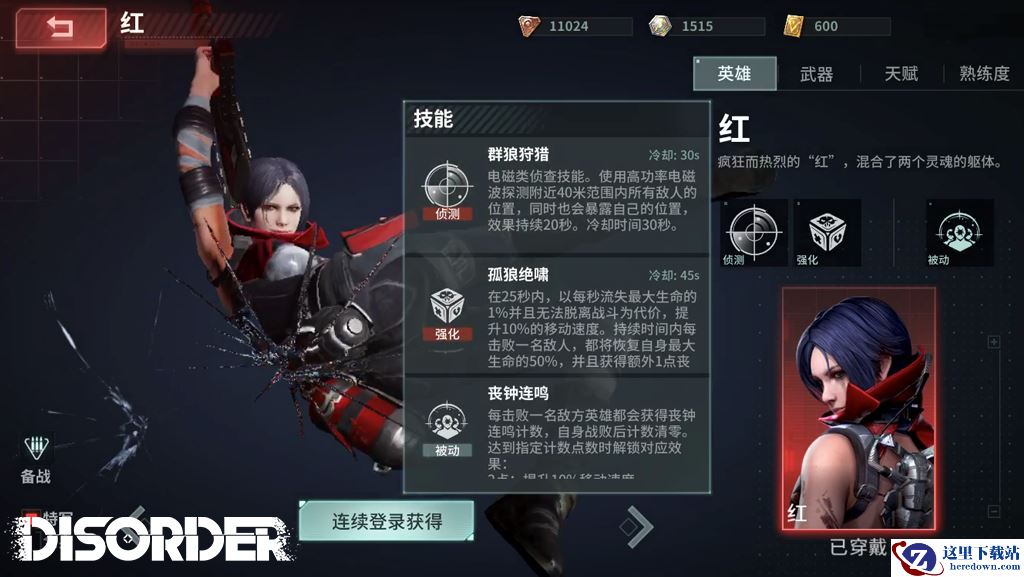Select the 侦测 skill icon beside the portrait
Viewport: 1024px width, 577px height.
pos(753,231)
